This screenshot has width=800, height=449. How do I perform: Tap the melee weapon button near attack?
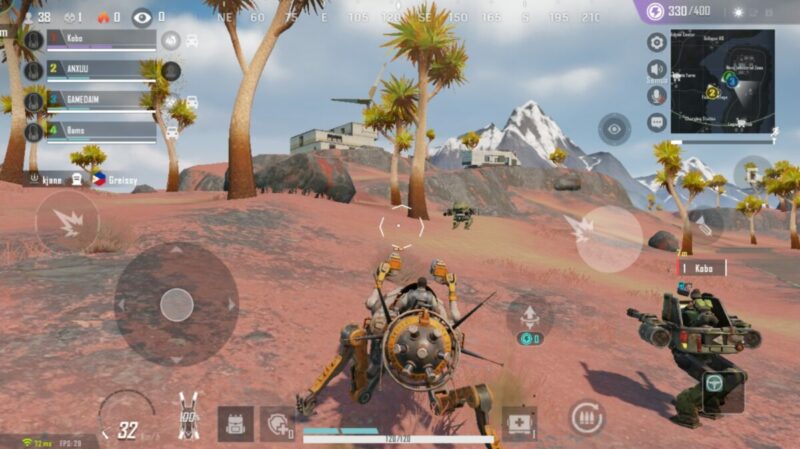click(705, 226)
